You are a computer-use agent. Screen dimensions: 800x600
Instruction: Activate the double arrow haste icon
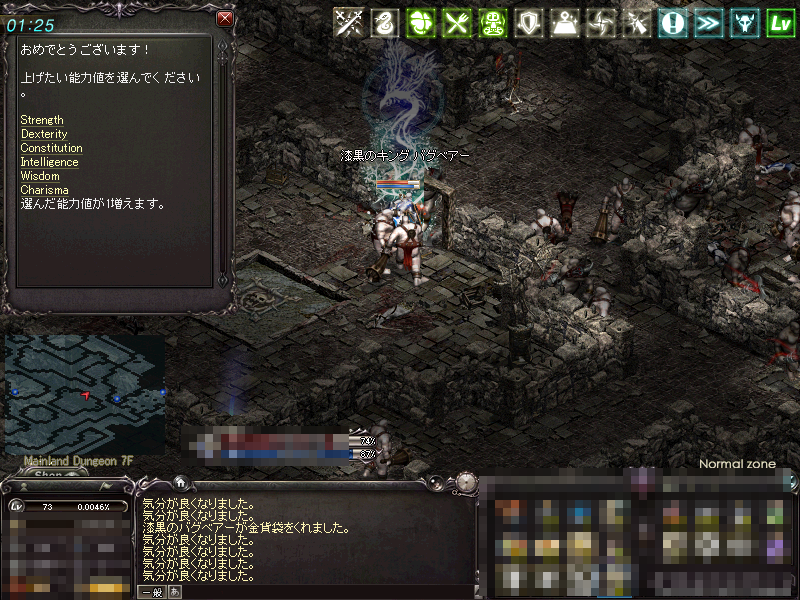pyautogui.click(x=708, y=23)
